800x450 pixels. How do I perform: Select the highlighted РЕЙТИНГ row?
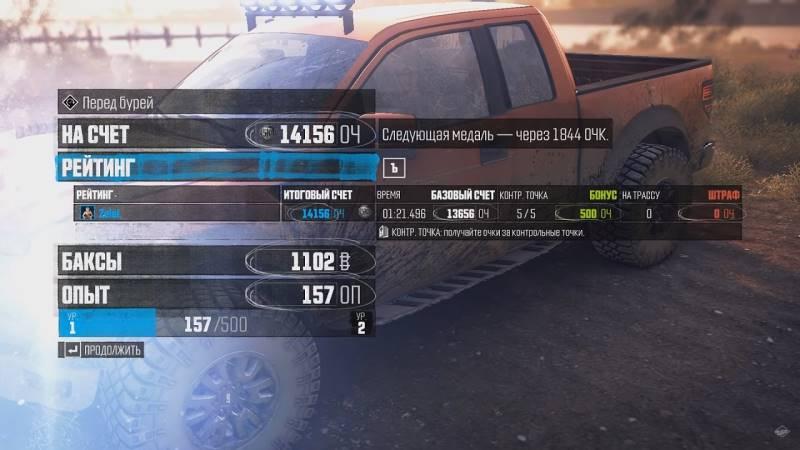216,166
